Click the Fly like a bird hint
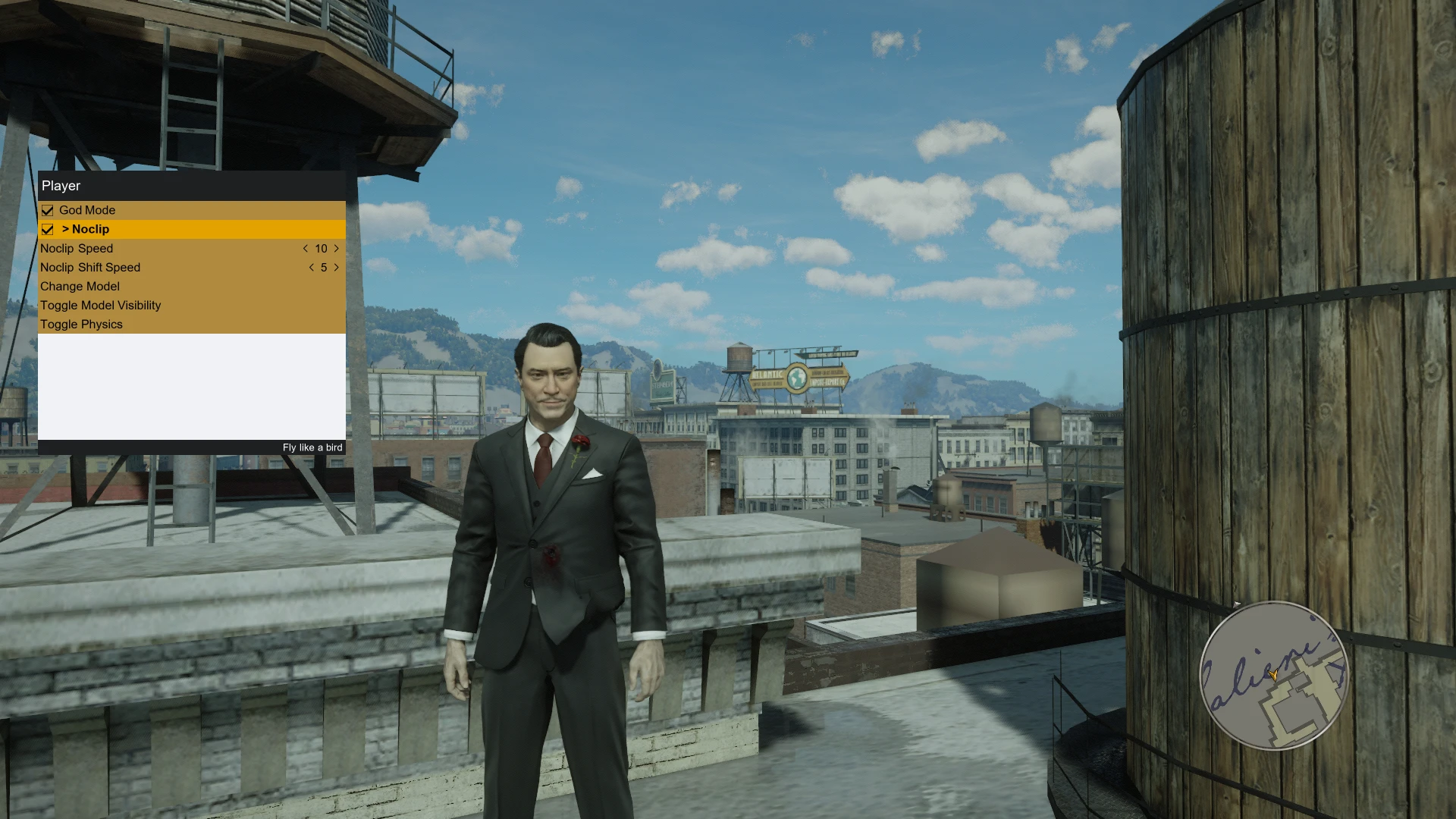This screenshot has width=1456, height=819. point(312,447)
